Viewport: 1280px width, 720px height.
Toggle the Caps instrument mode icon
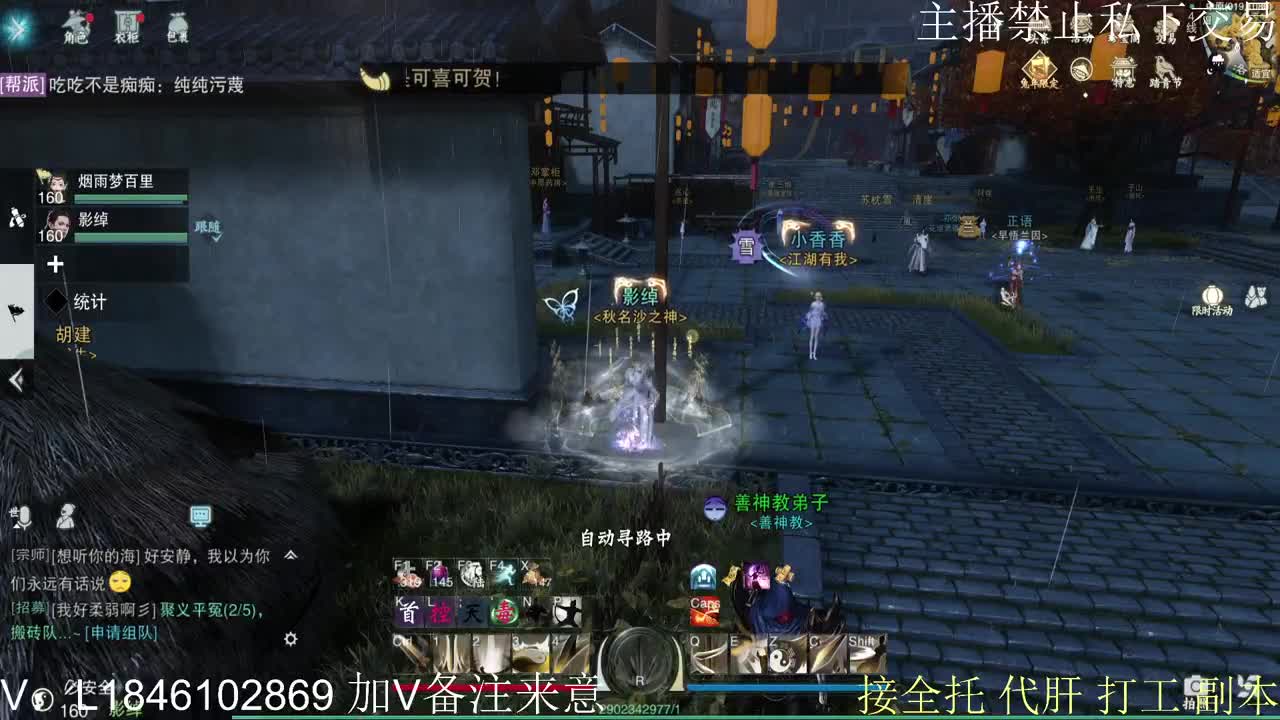click(x=706, y=611)
